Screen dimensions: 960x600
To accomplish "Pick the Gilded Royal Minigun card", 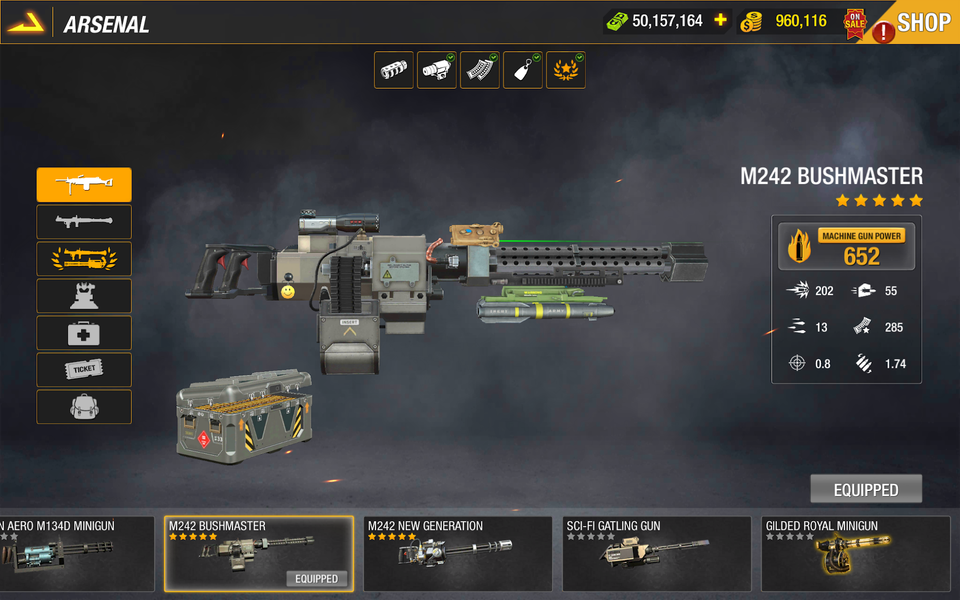I will tap(856, 554).
